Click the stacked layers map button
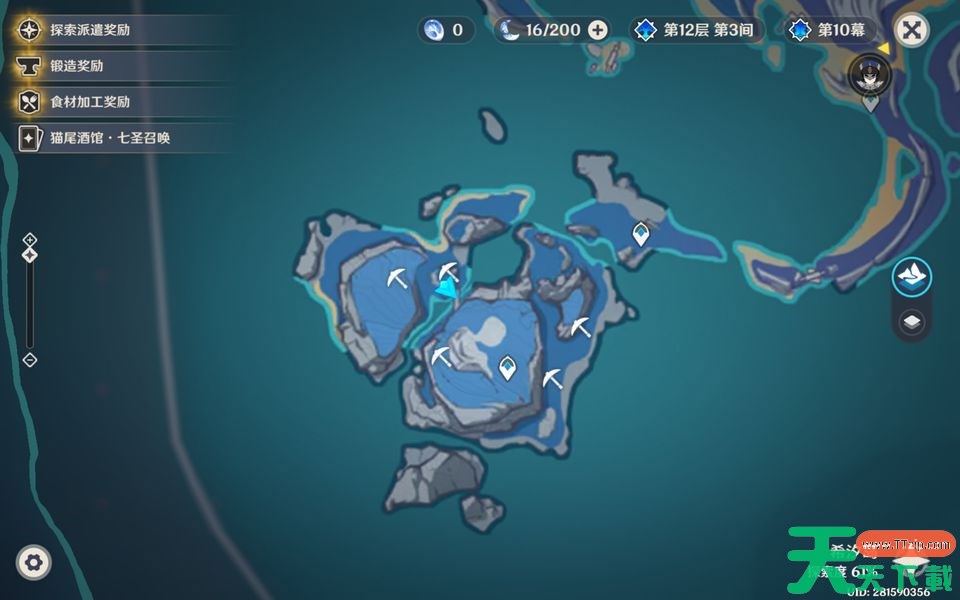Screen dimensions: 960x600 click(911, 322)
